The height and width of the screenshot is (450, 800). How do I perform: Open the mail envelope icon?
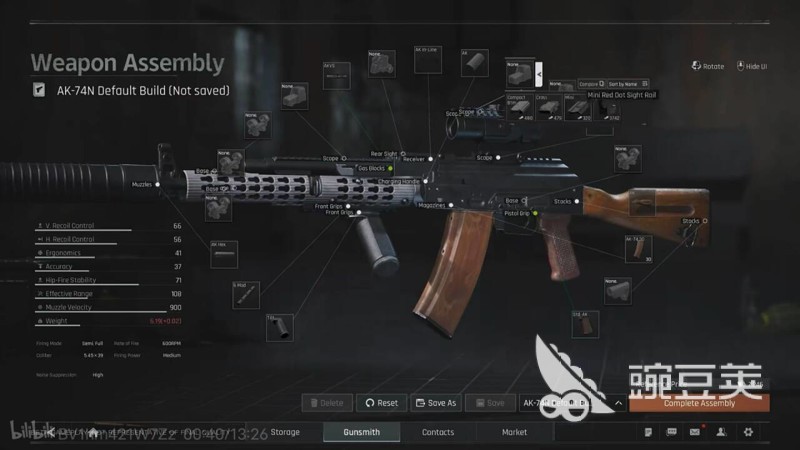point(696,432)
